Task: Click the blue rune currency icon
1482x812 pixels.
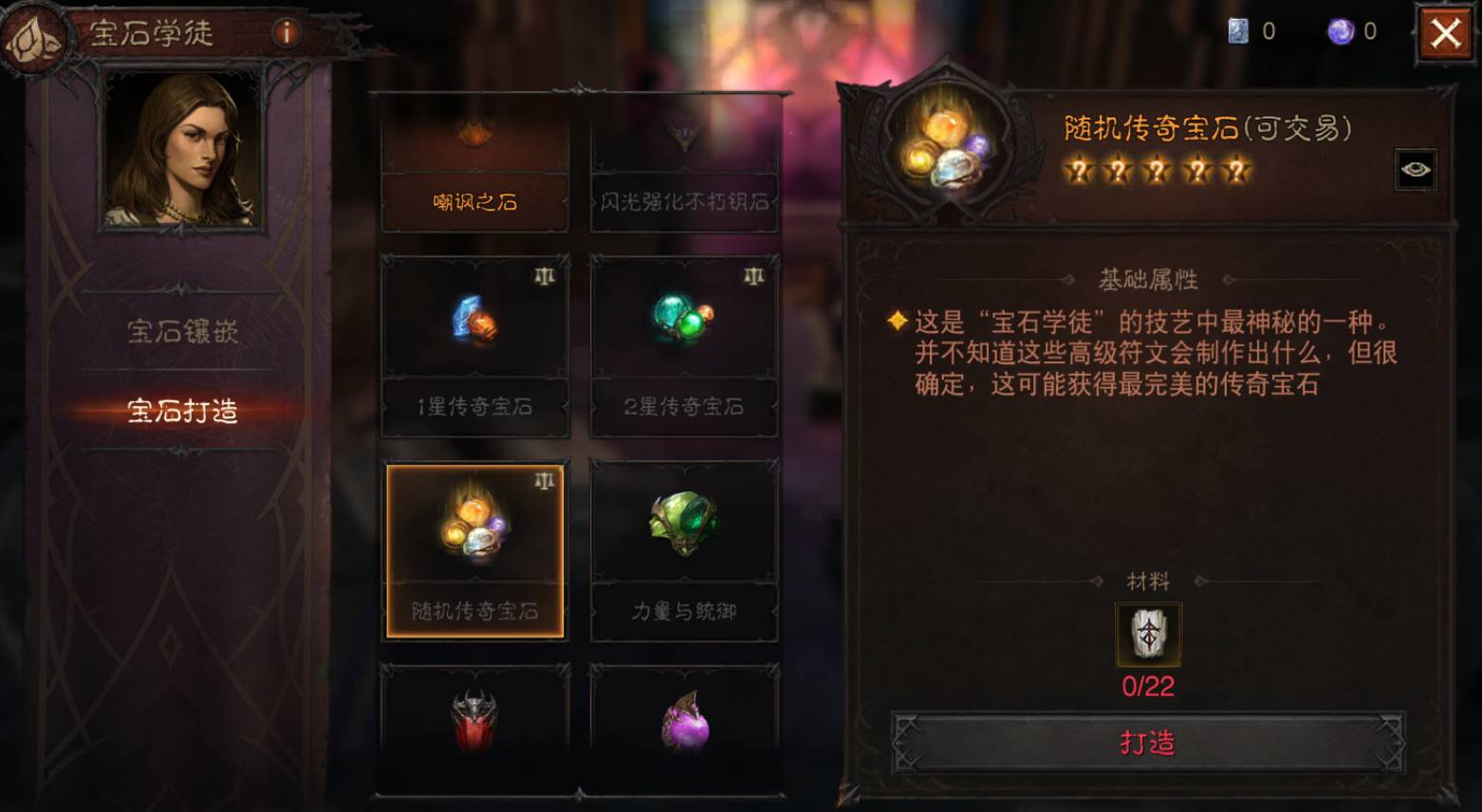Action: (1234, 30)
